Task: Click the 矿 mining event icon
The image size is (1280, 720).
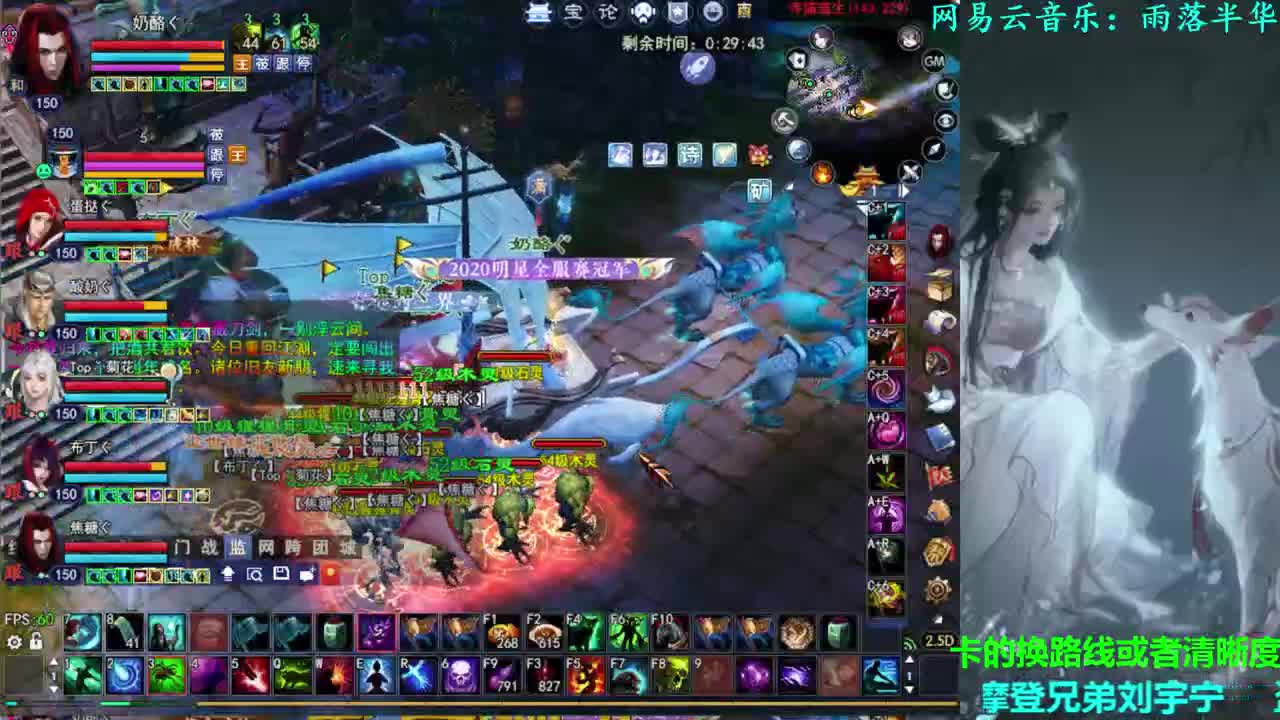Action: coord(760,187)
